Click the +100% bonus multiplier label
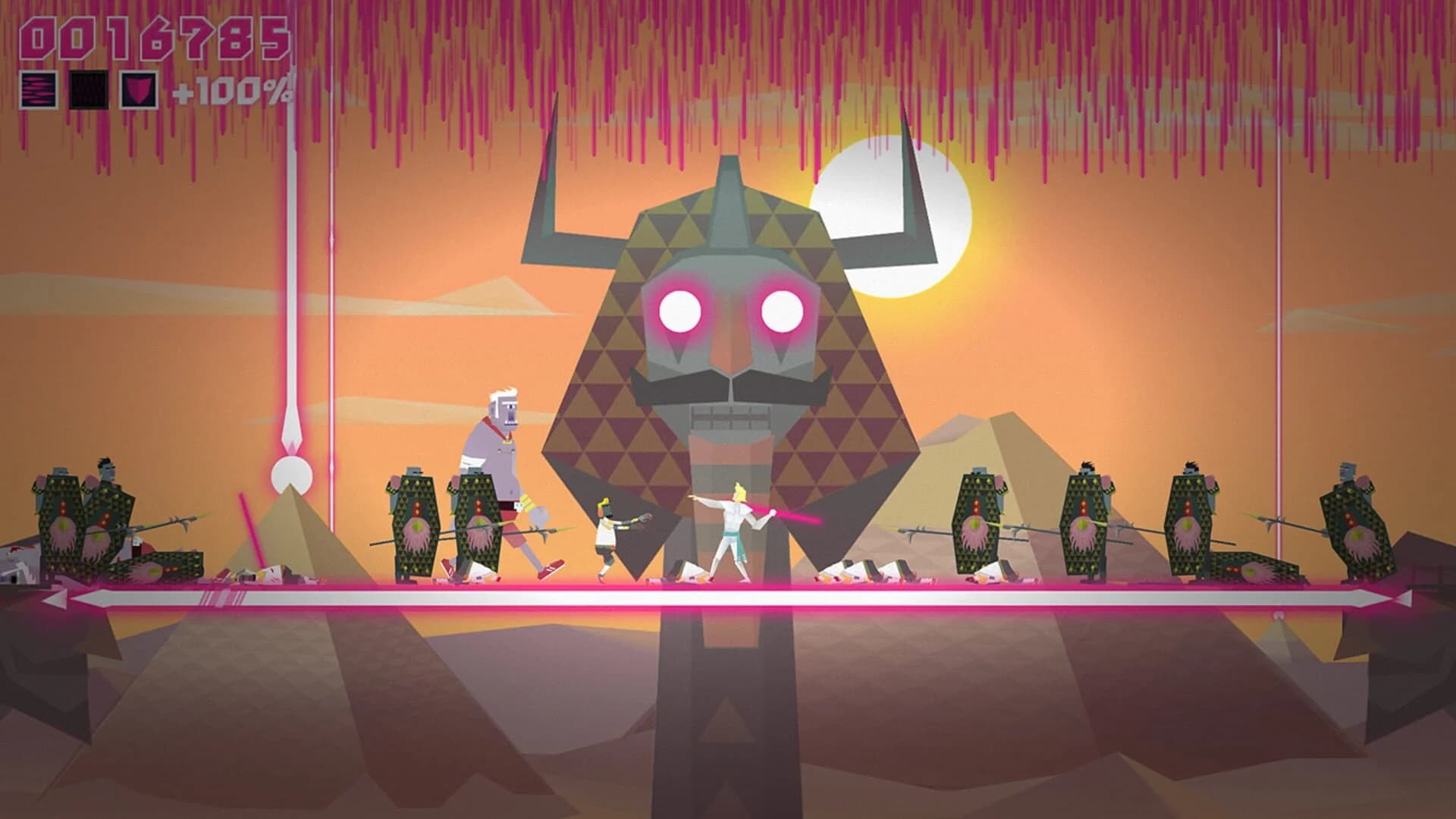This screenshot has width=1456, height=819. click(233, 92)
